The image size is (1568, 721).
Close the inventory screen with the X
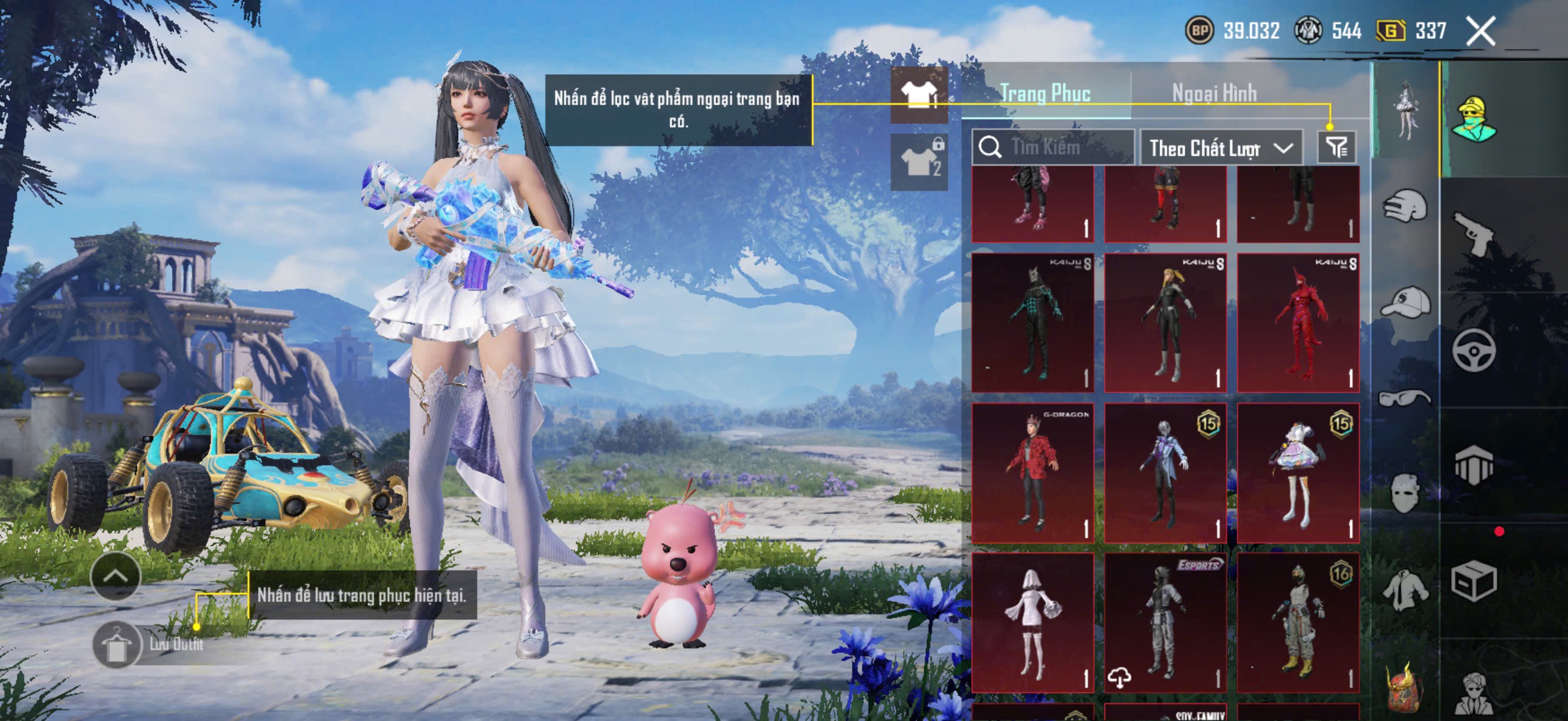1479,31
